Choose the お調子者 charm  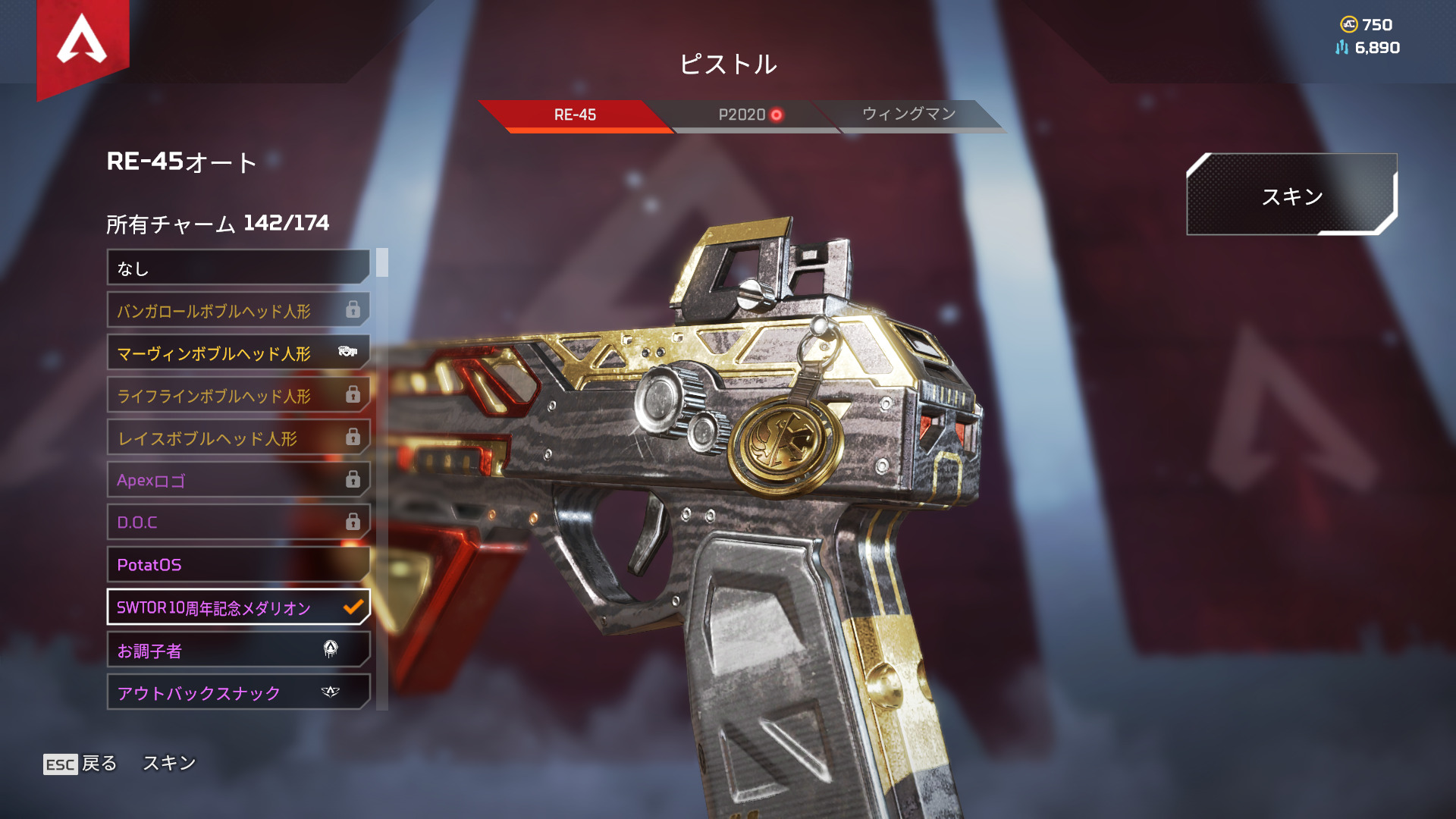[238, 650]
